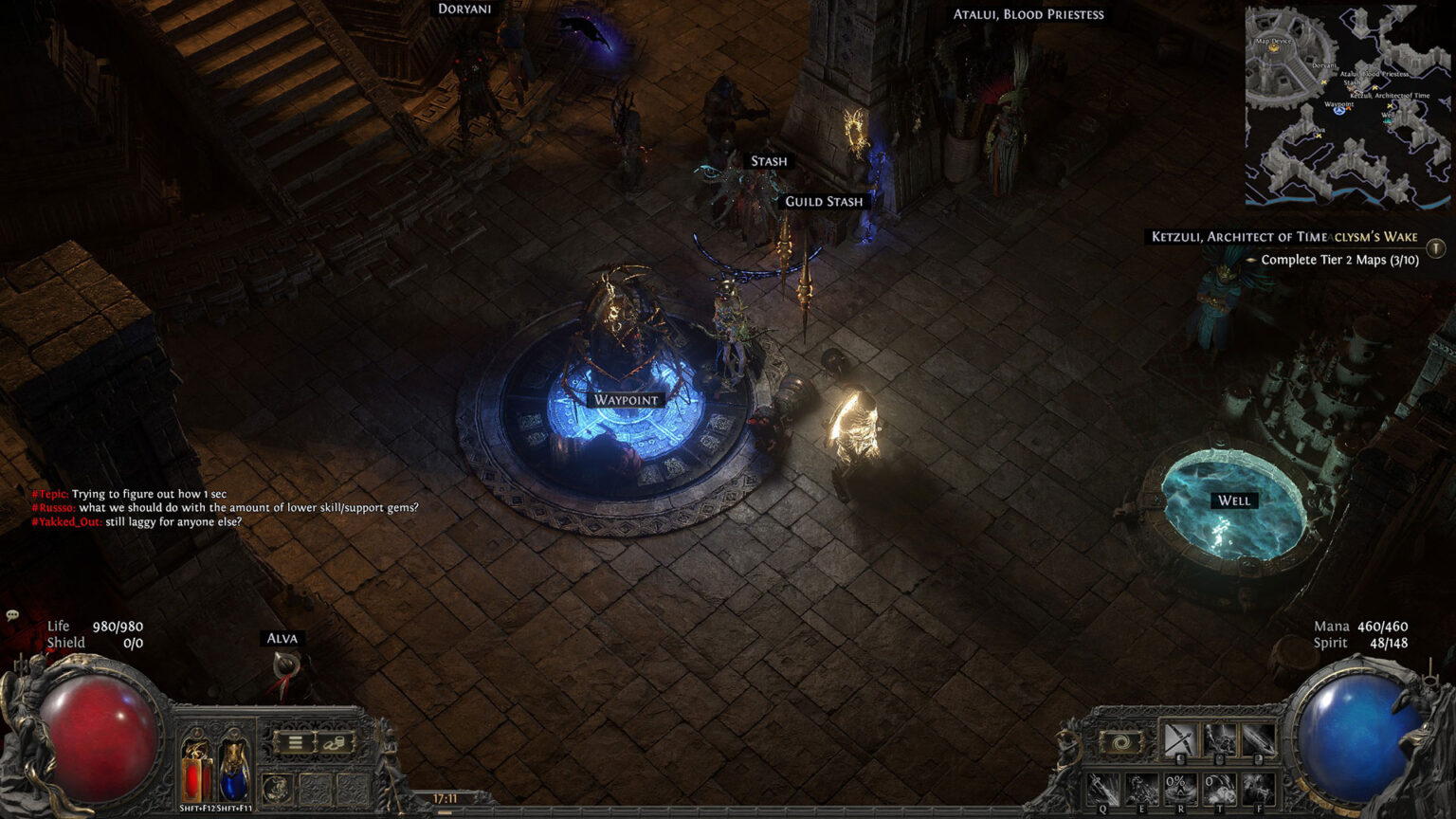Toggle the quest tracker pin icon

click(1435, 248)
